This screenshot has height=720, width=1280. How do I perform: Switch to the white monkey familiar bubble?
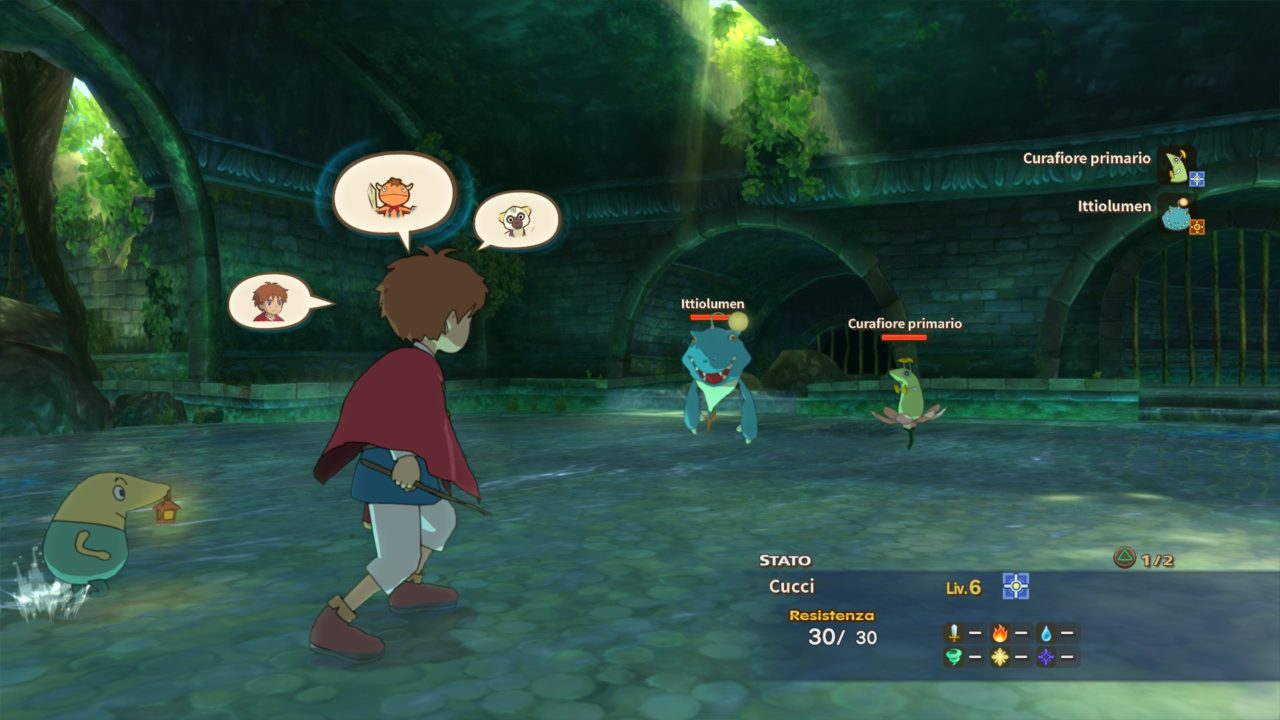[515, 220]
